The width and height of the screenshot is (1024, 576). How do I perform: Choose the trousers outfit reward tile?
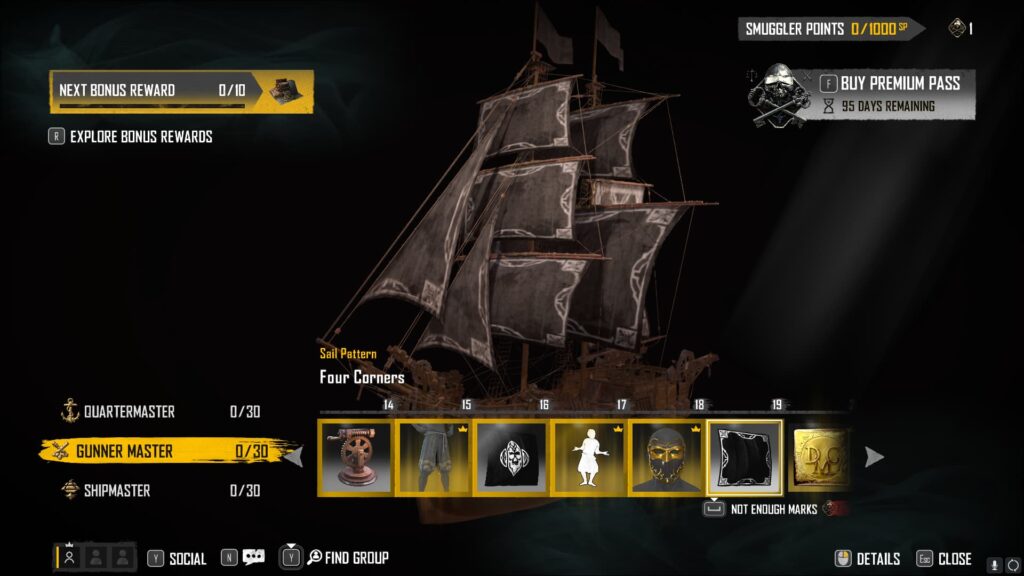point(435,457)
